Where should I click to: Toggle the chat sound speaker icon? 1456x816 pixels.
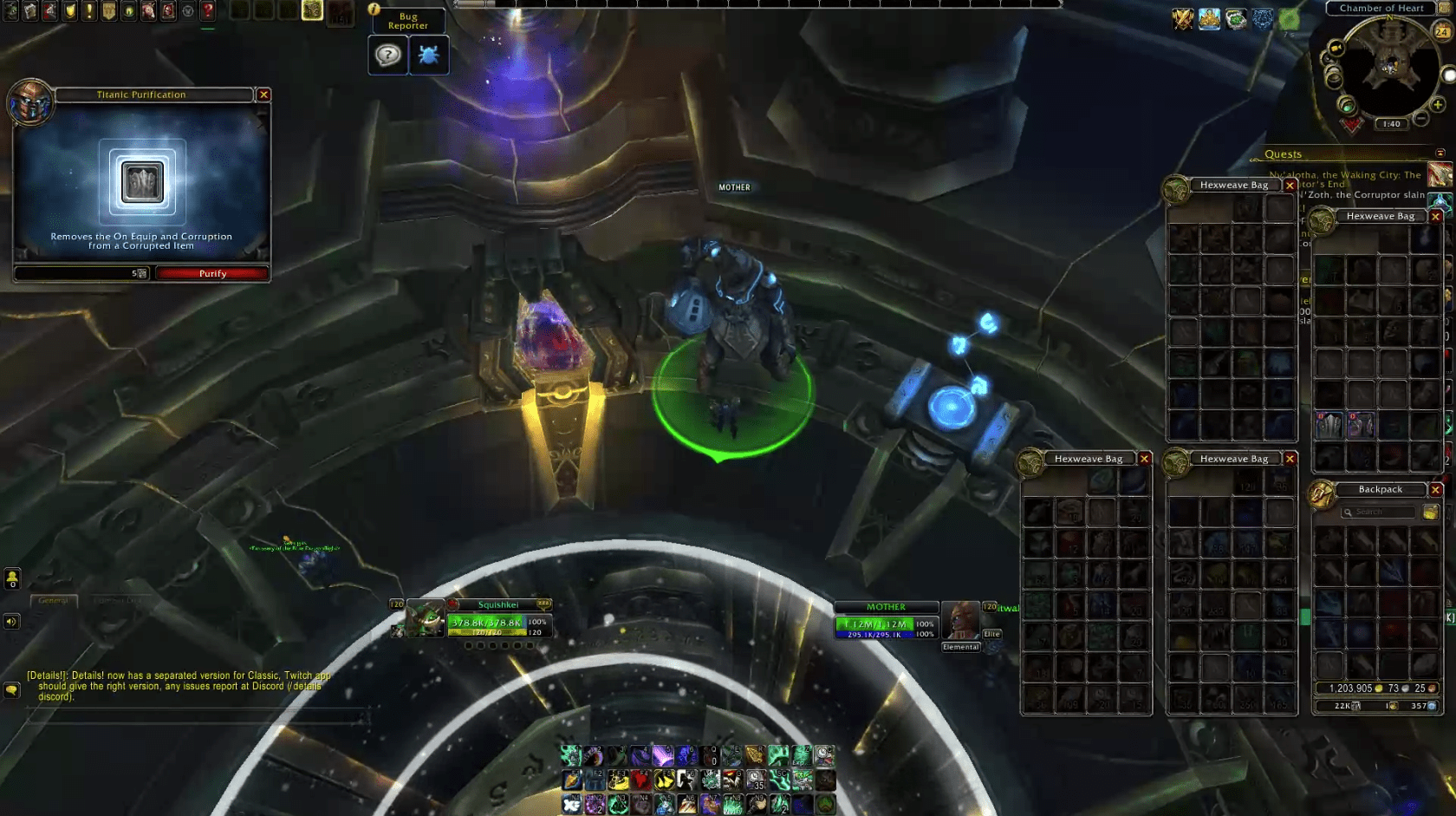click(x=11, y=621)
